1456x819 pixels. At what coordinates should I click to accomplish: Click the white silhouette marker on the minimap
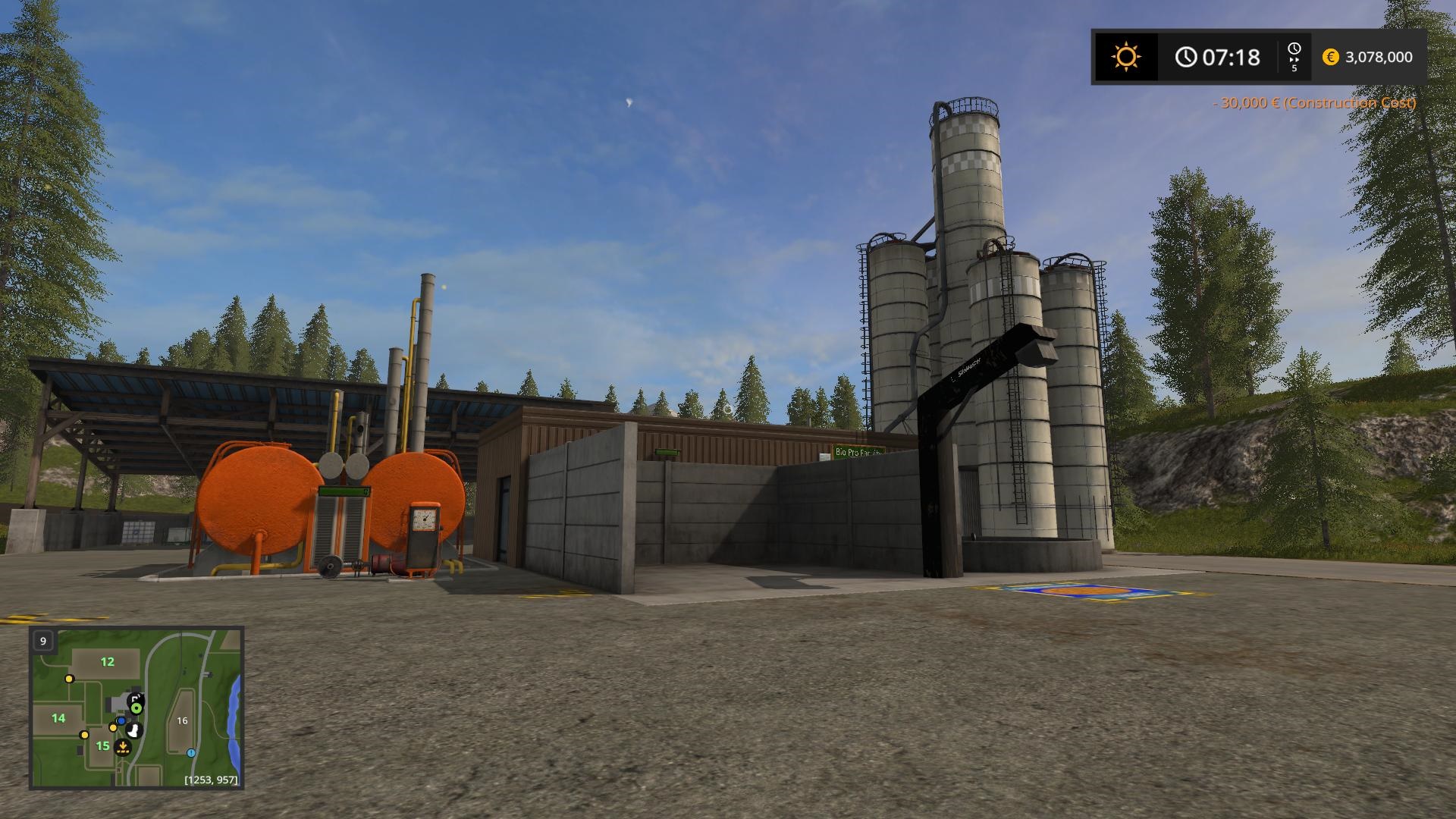tap(134, 732)
